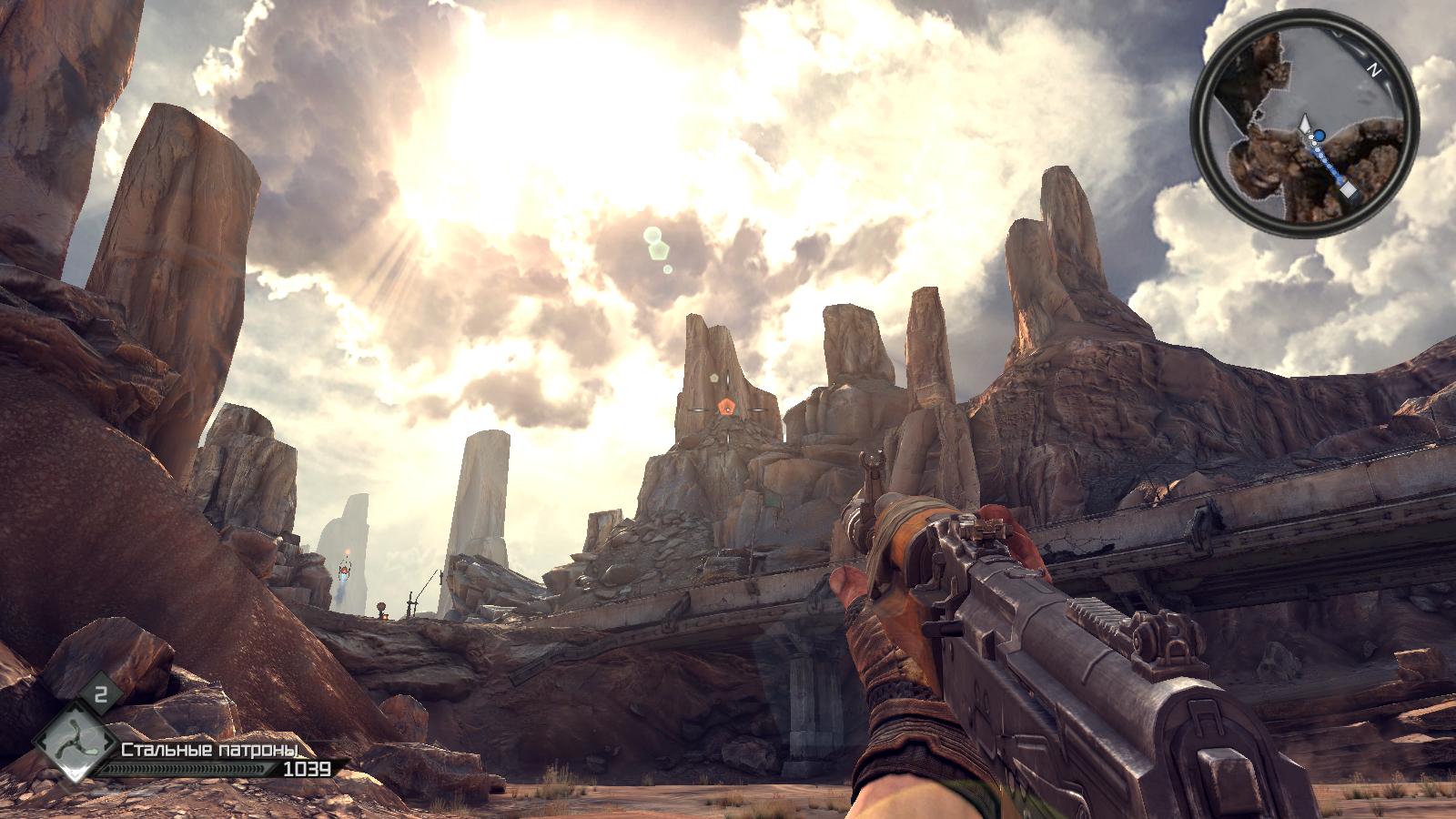
Task: Click the blue waypoint dot on minimap
Action: (x=1319, y=136)
